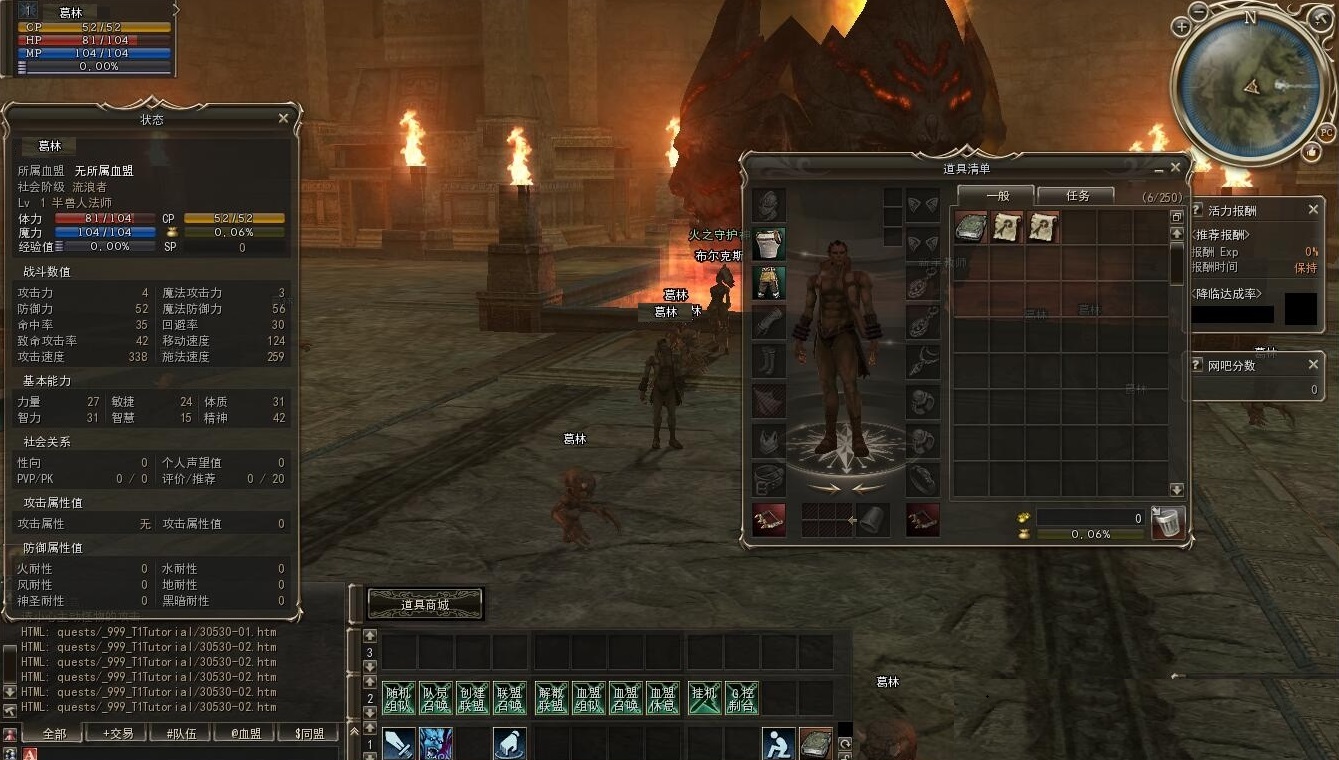The height and width of the screenshot is (760, 1339).
Task: Select the equipped white chest armor slot
Action: point(769,243)
